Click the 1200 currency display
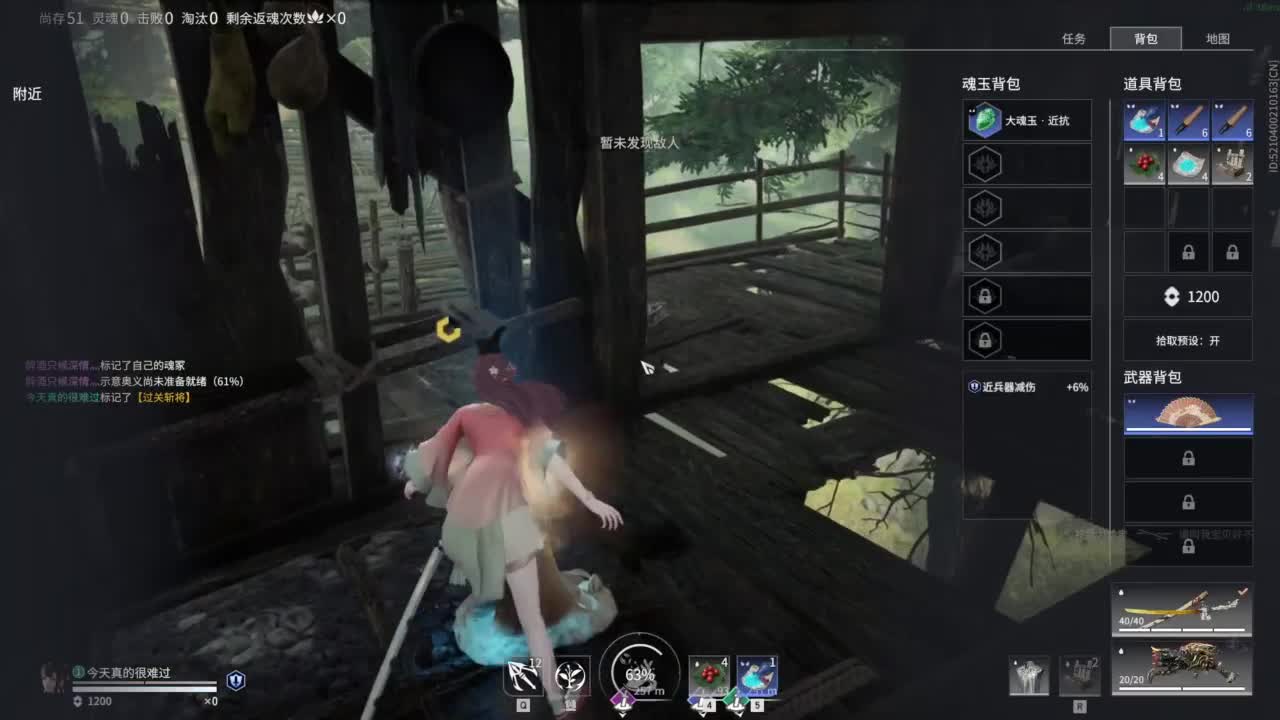This screenshot has width=1280, height=720. click(1188, 296)
